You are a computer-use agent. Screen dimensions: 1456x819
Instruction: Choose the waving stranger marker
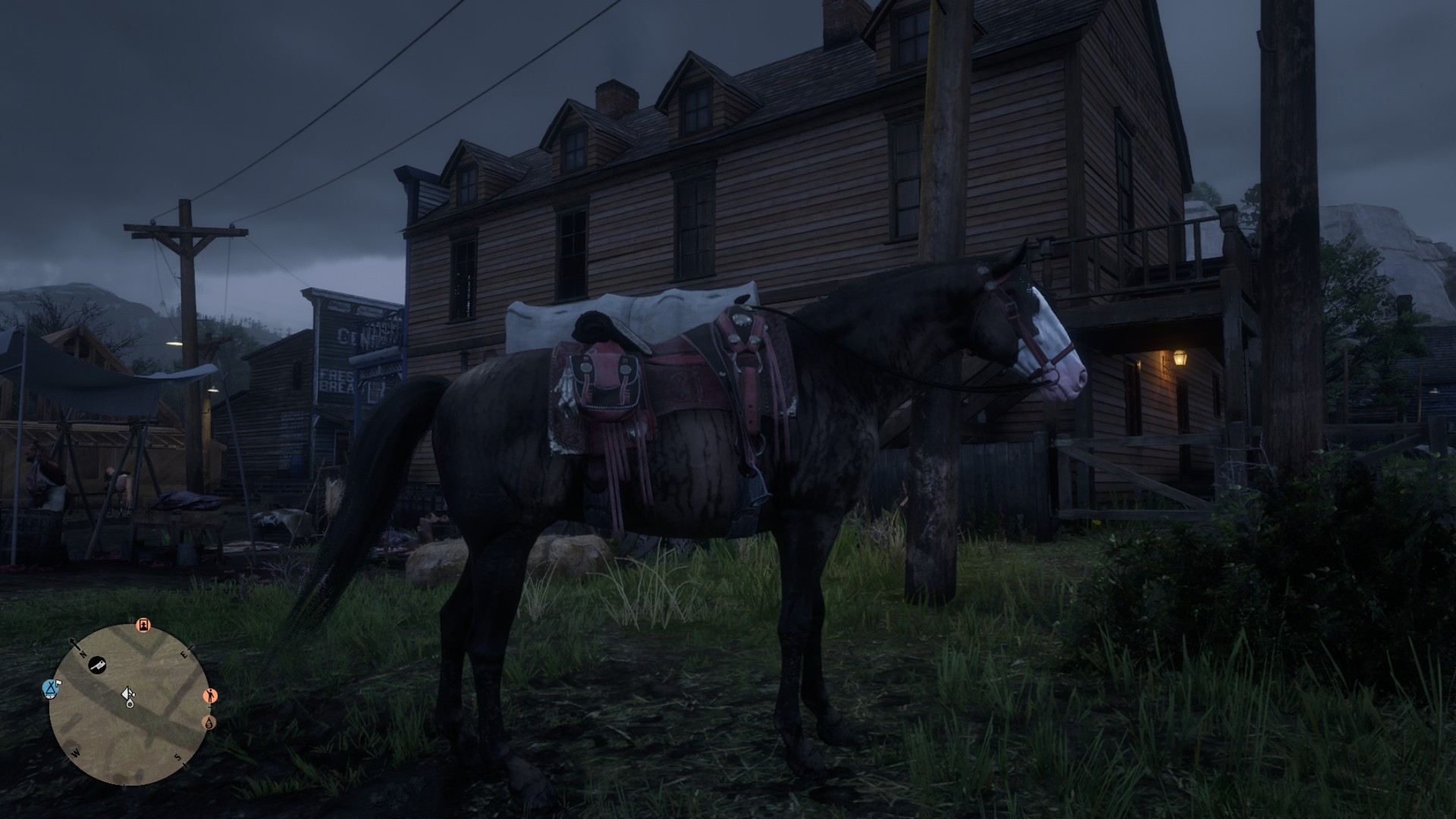coord(211,695)
